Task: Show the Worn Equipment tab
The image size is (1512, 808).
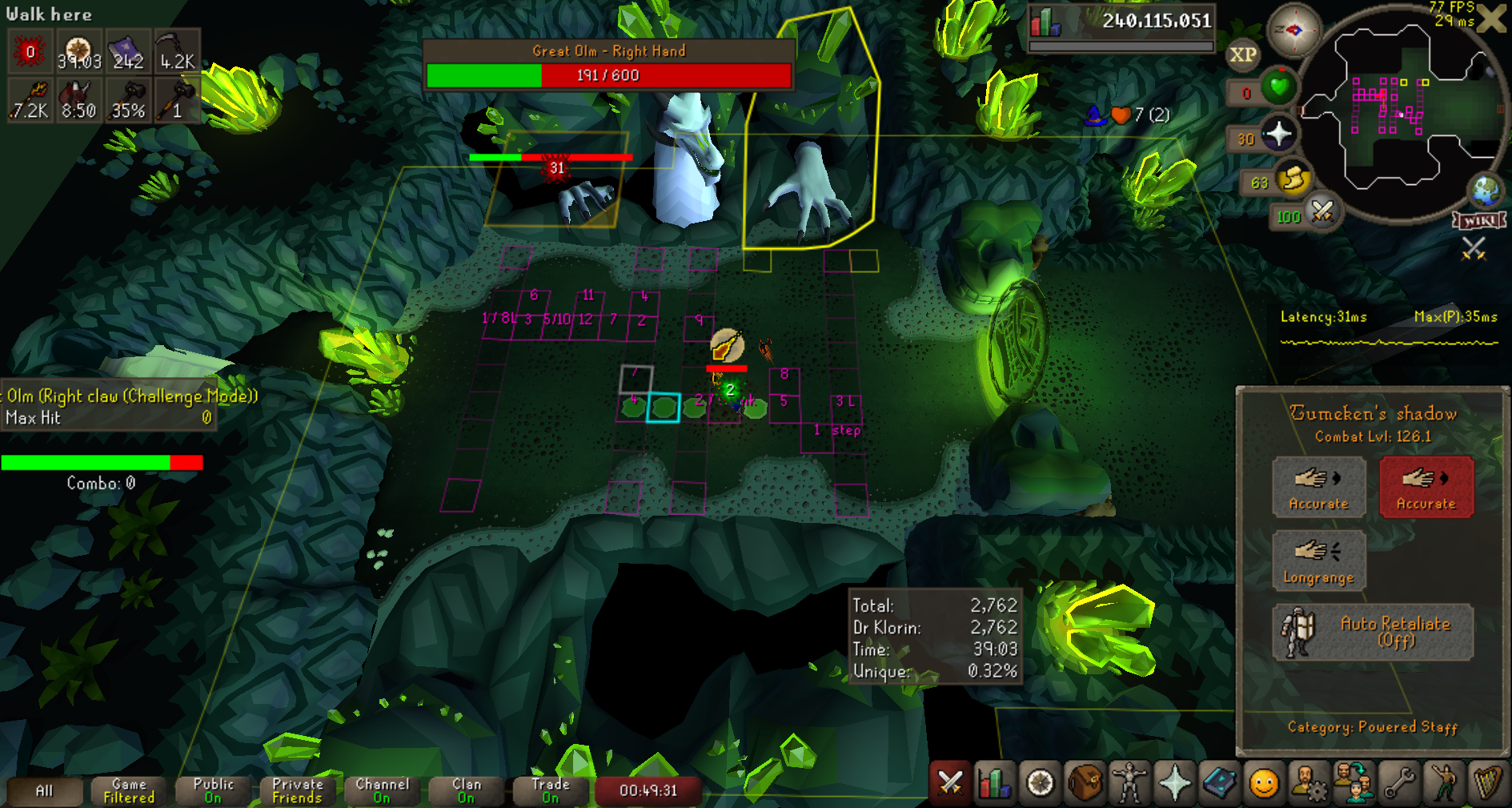Action: 1129,783
